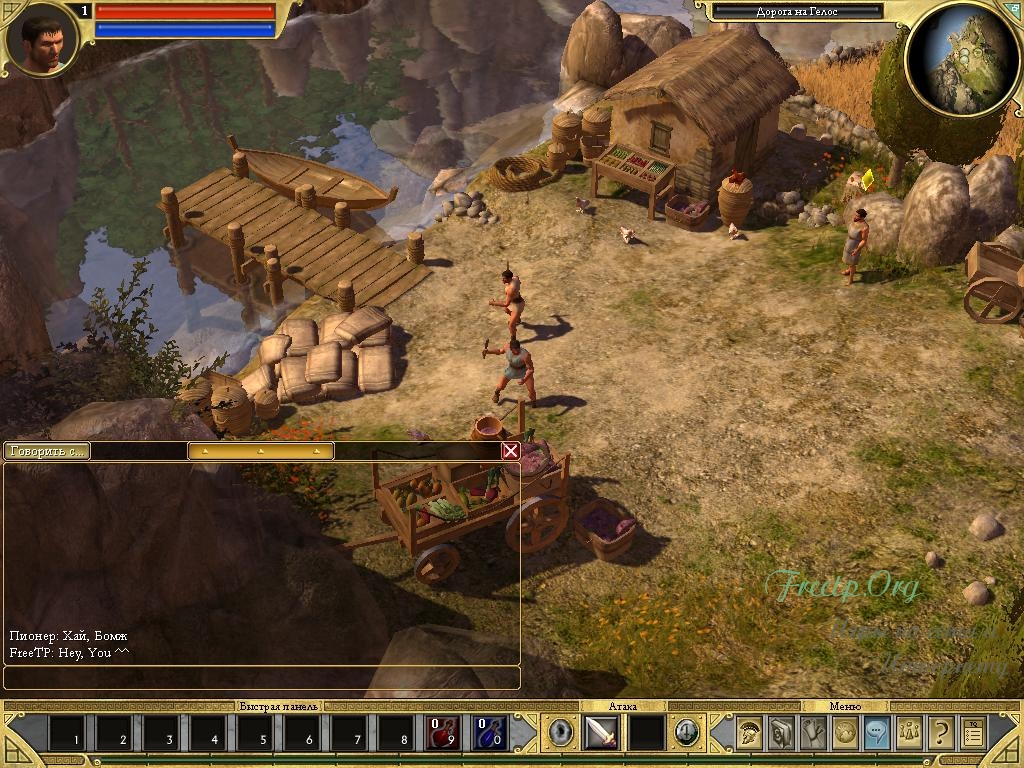
Task: Open the quest log list icon
Action: click(x=972, y=733)
